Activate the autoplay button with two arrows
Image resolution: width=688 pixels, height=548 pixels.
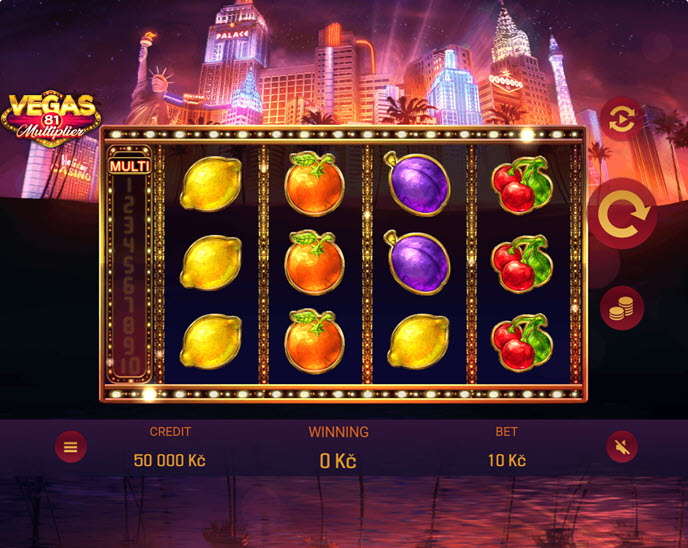[621, 120]
